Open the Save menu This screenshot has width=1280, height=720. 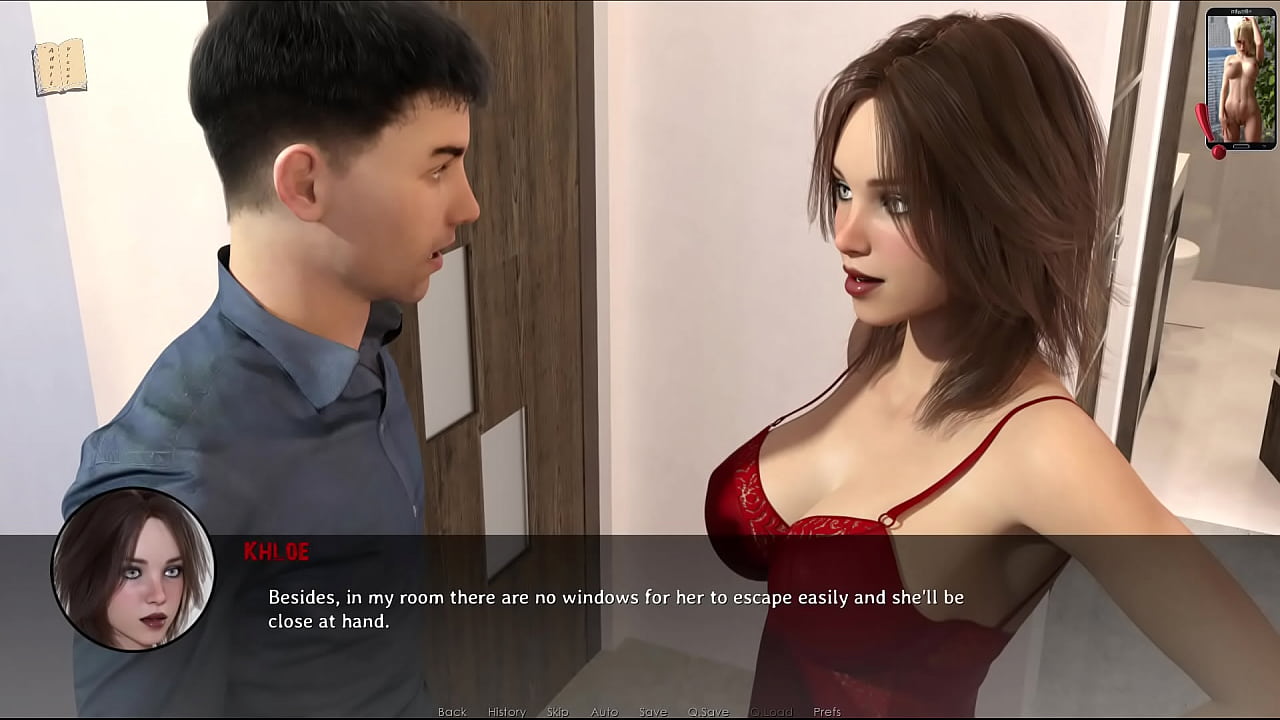pyautogui.click(x=653, y=712)
